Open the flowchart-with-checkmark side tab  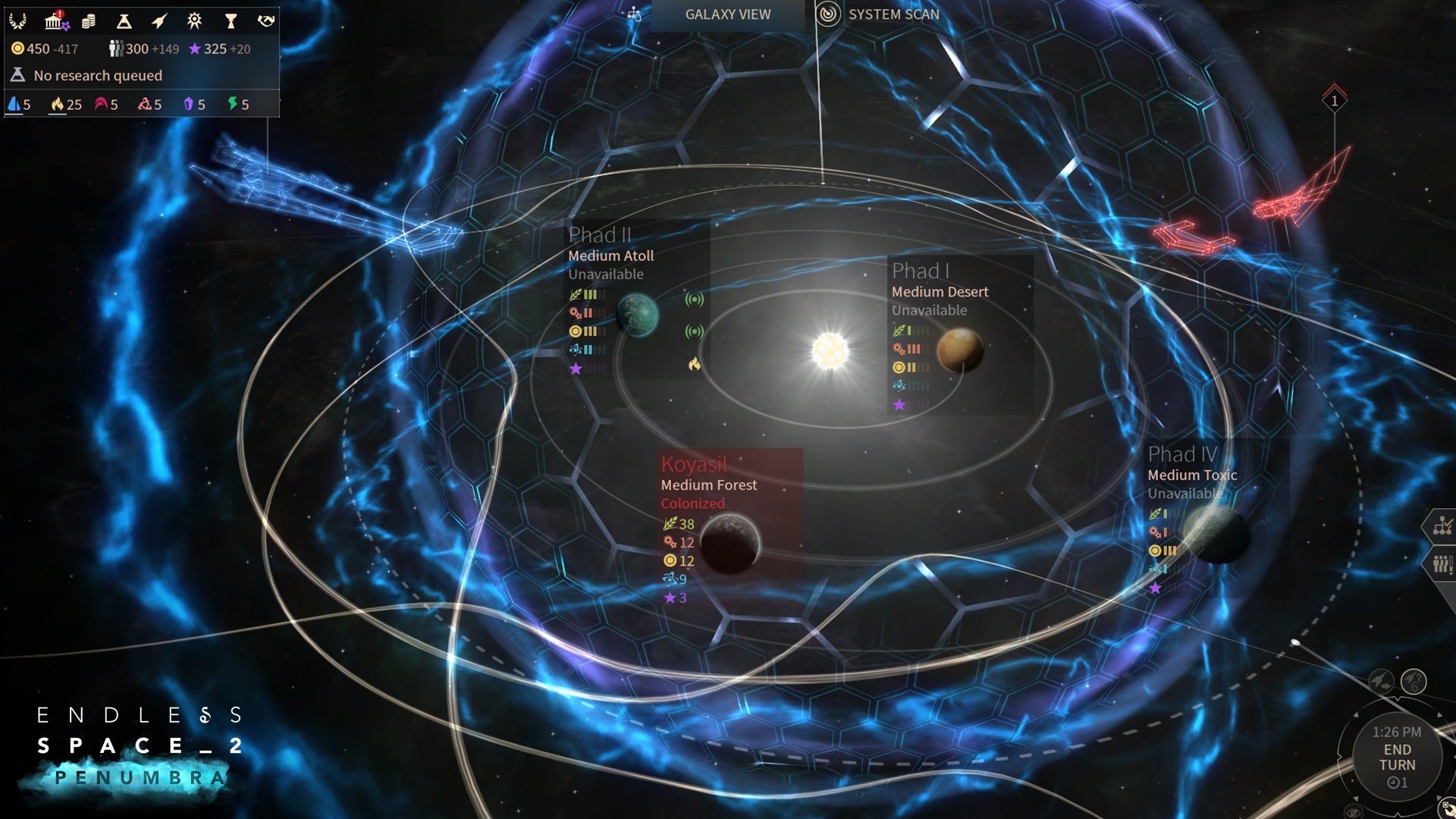[x=1441, y=526]
